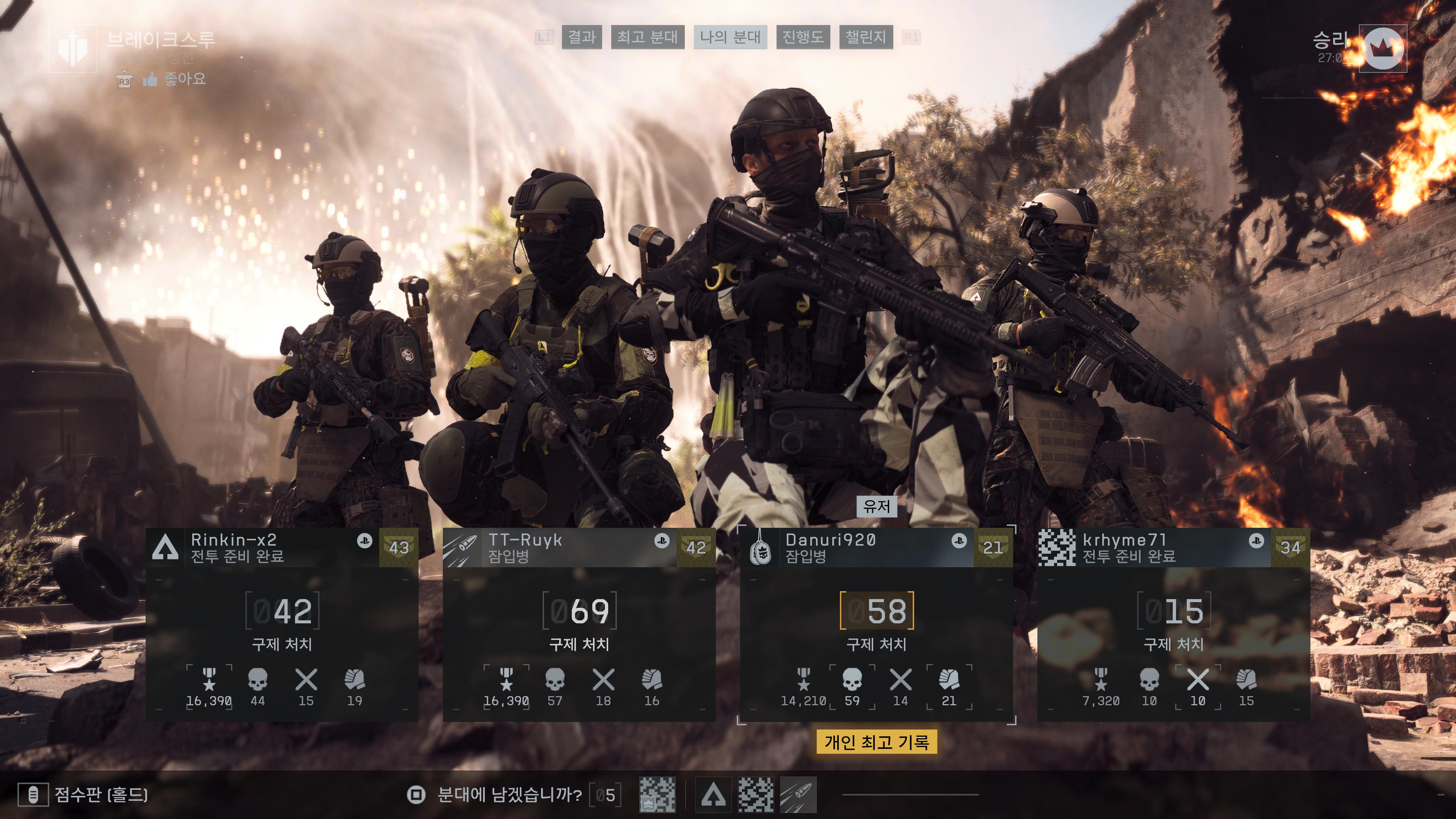Switch to the 결과 tab
Screen dimensions: 1456x819
point(582,37)
